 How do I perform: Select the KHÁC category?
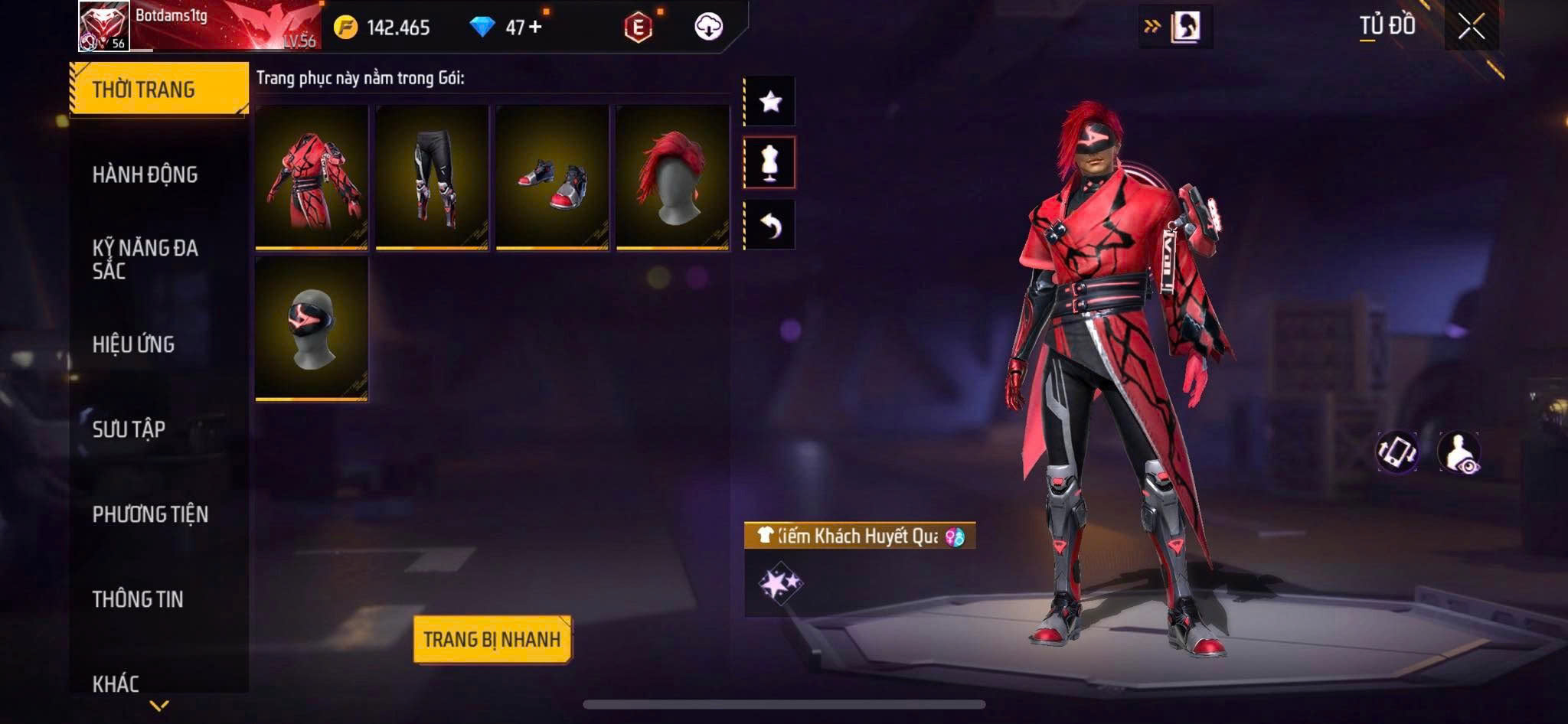tap(116, 683)
